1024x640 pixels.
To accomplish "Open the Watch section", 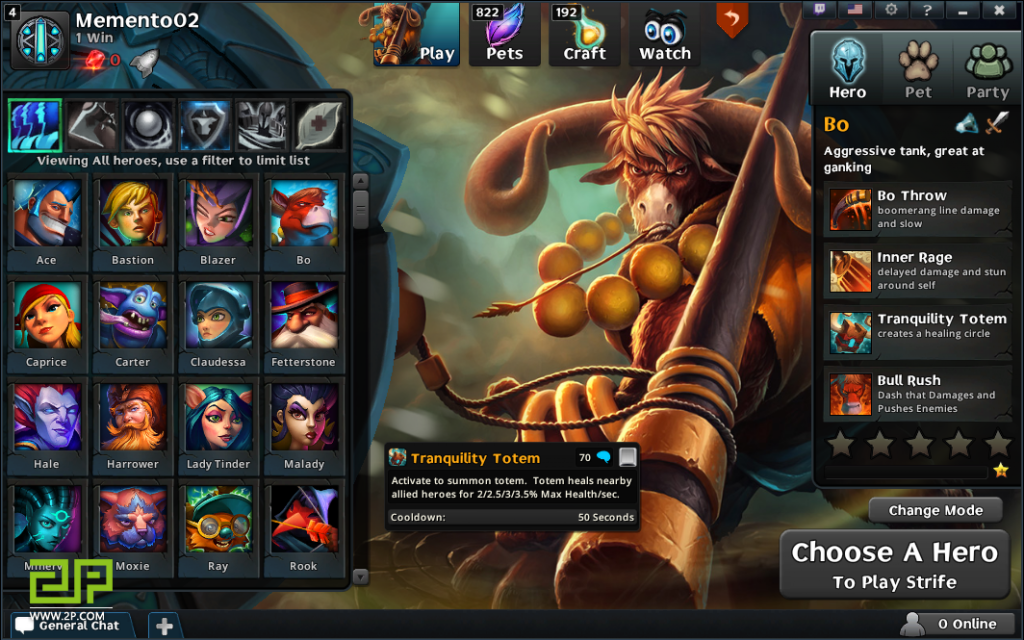I will 665,35.
